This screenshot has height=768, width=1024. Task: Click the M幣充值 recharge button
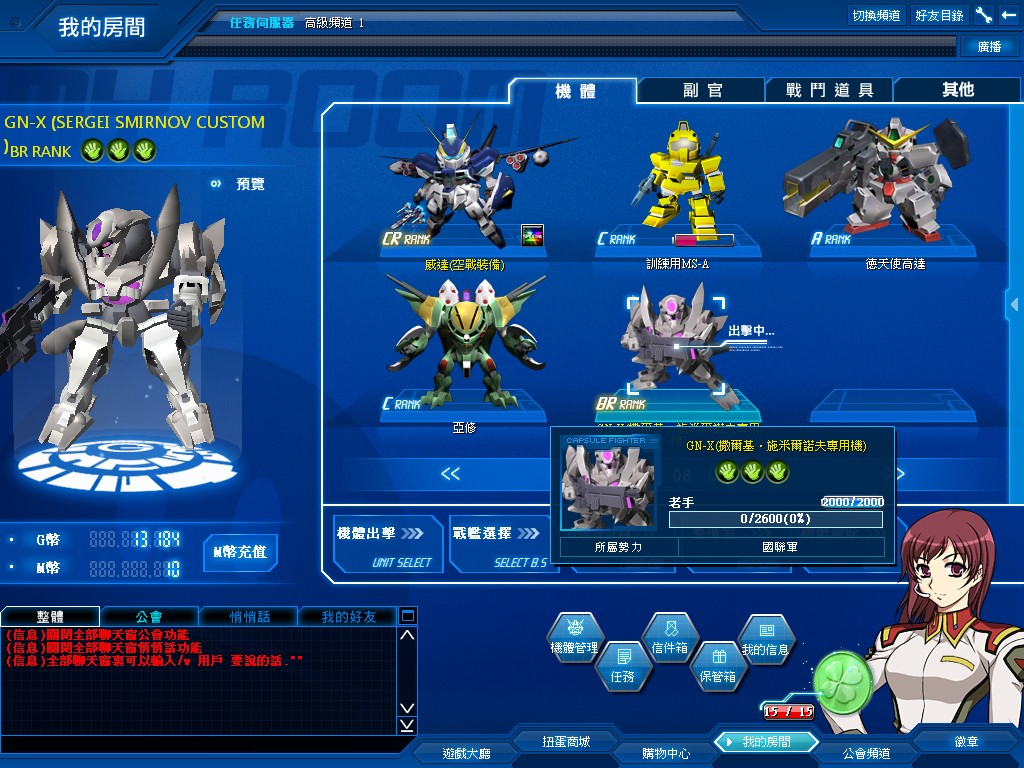tap(240, 552)
